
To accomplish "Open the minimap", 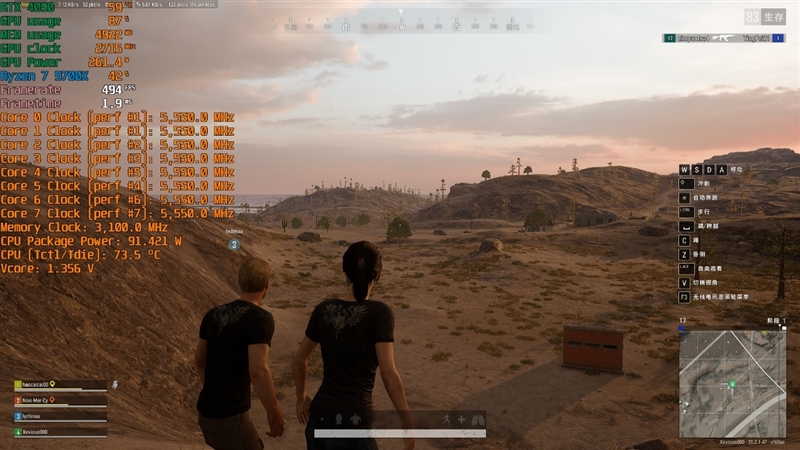I will [732, 383].
